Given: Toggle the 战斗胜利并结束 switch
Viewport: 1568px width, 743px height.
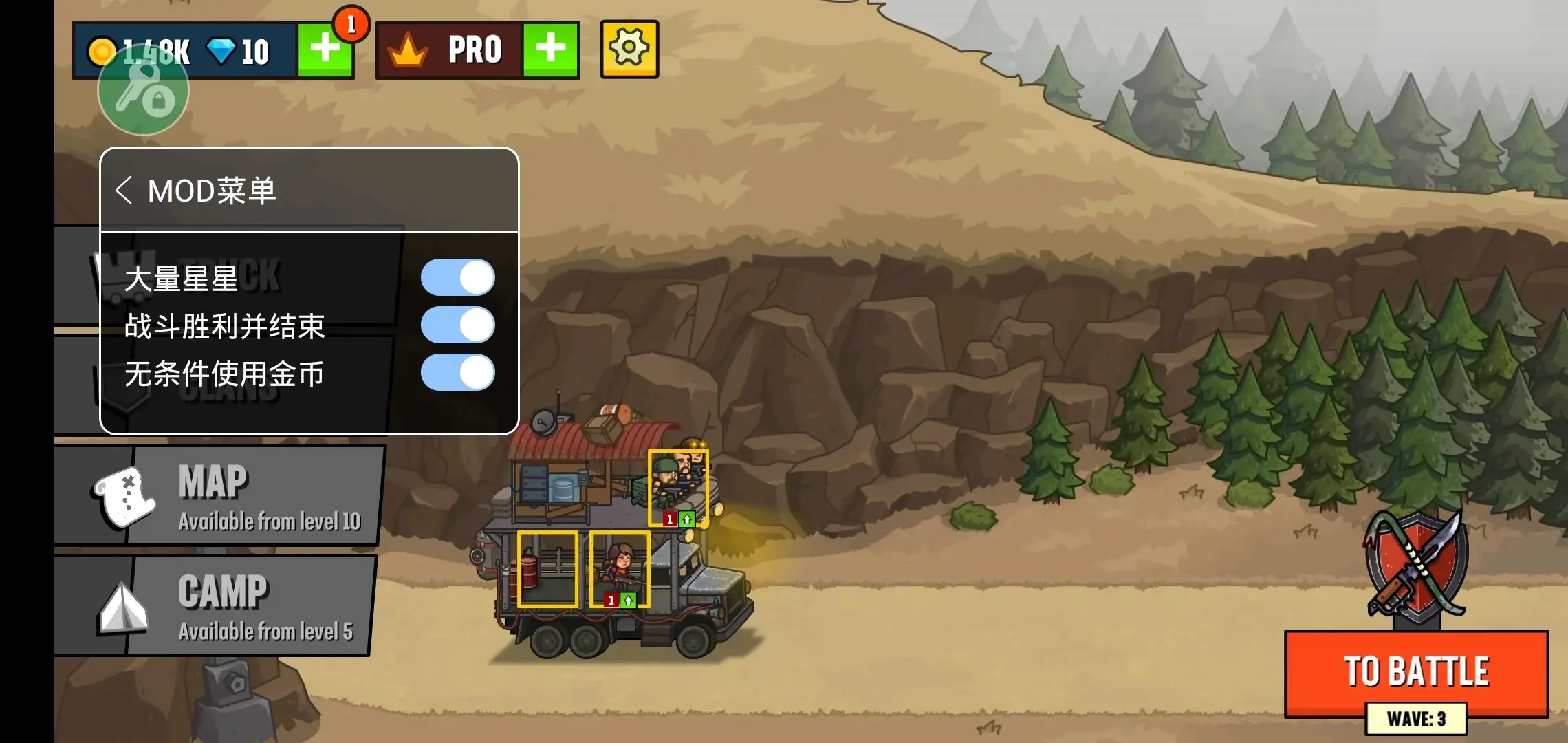Looking at the screenshot, I should [457, 325].
